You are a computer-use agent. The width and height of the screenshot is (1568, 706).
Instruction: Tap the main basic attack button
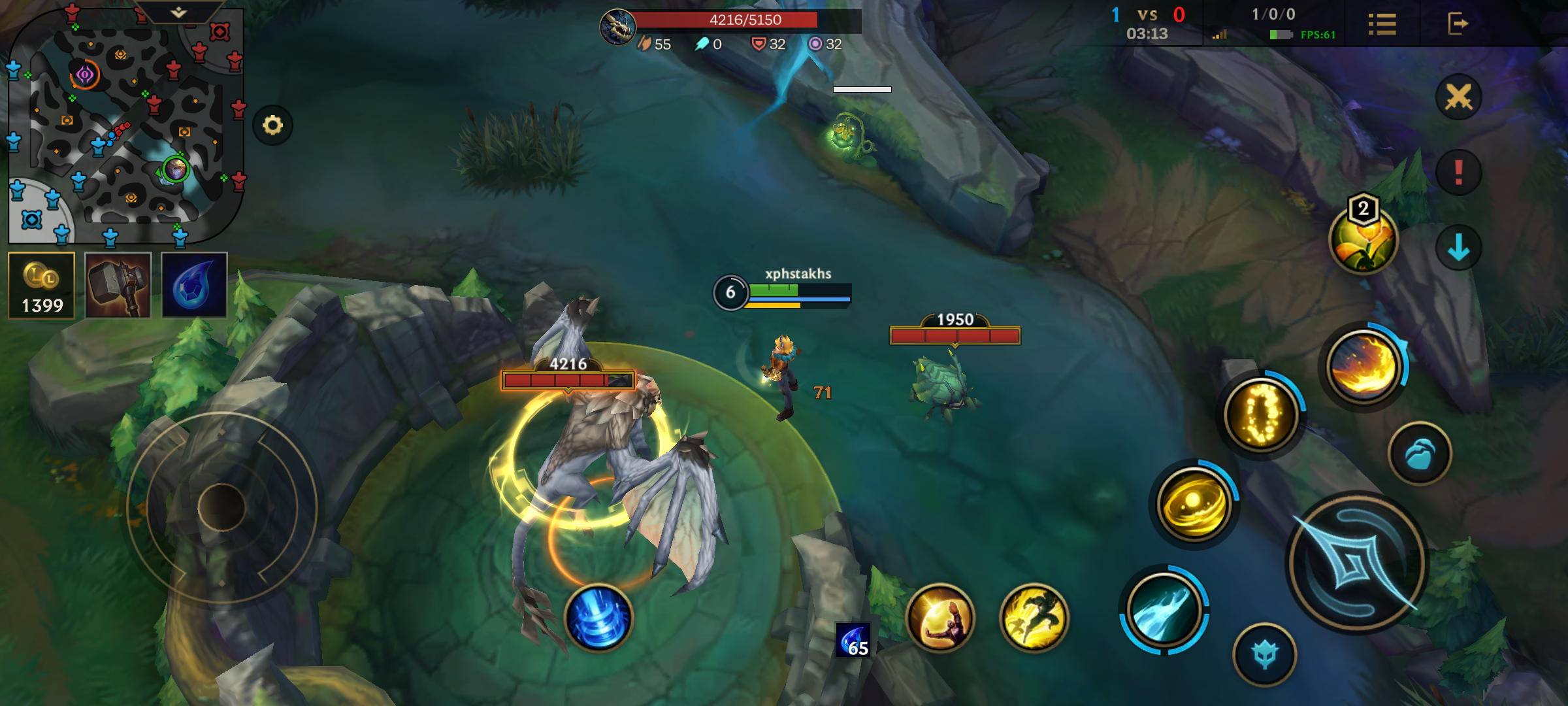1357,563
